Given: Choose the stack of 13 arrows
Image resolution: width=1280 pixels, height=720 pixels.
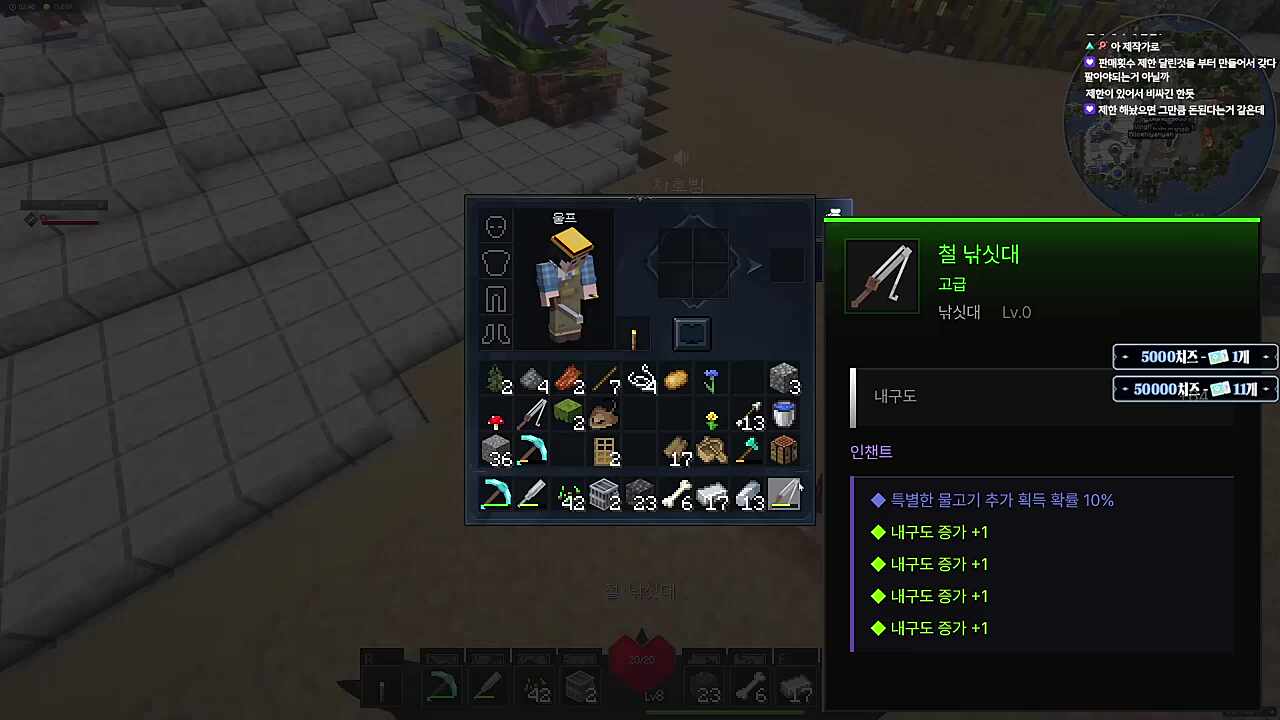Looking at the screenshot, I should pyautogui.click(x=748, y=416).
